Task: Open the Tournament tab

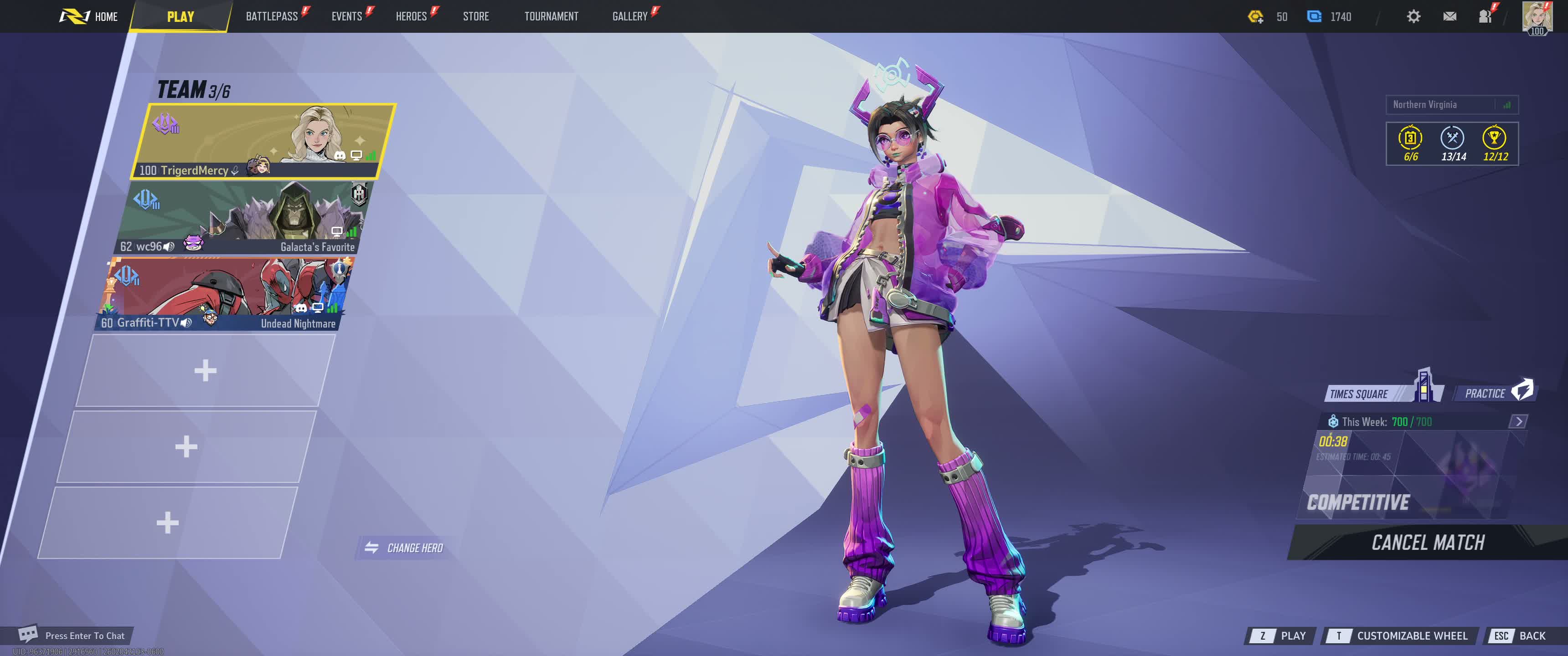Action: coord(551,16)
